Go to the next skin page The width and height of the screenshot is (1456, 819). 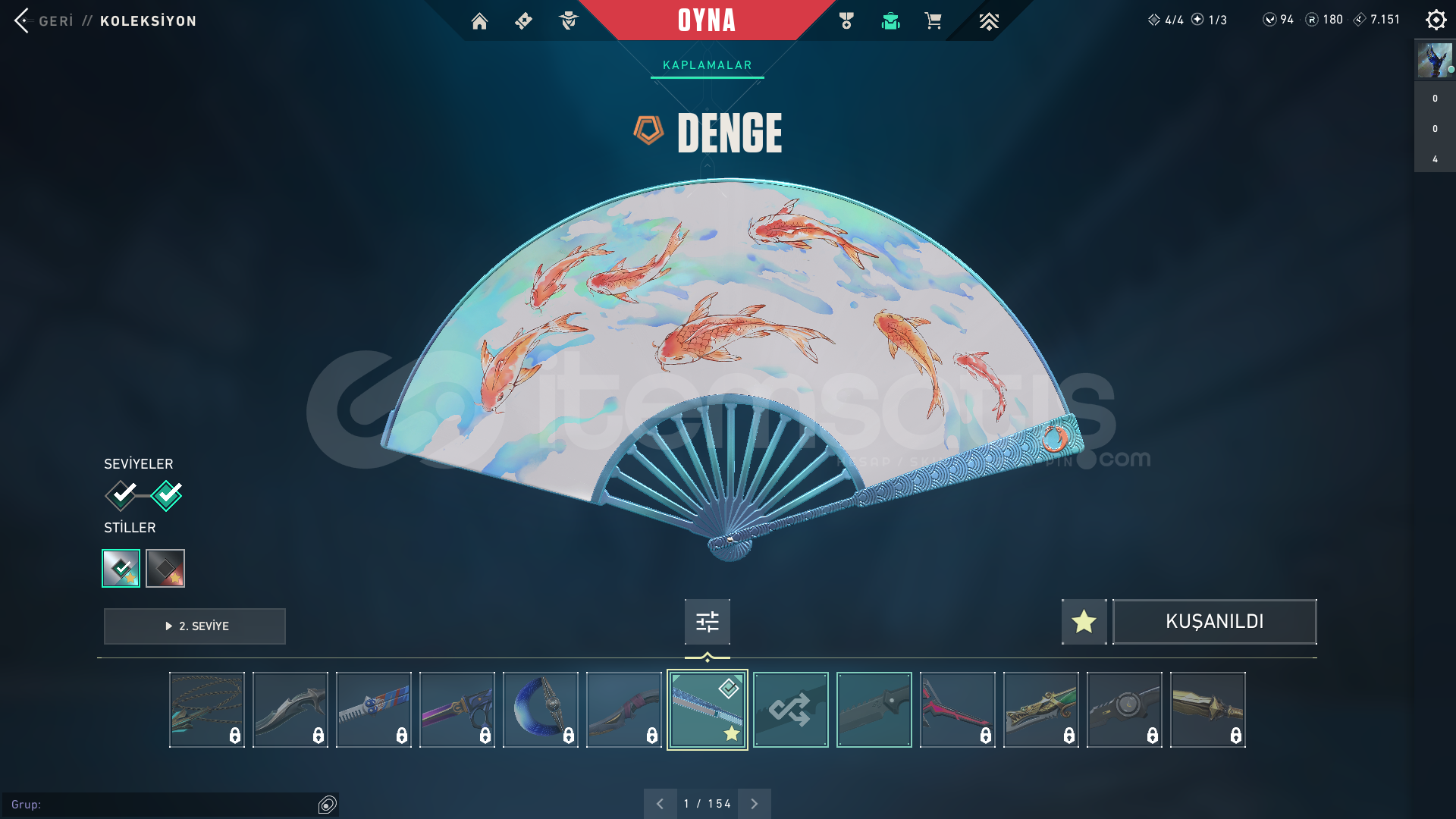tap(754, 804)
